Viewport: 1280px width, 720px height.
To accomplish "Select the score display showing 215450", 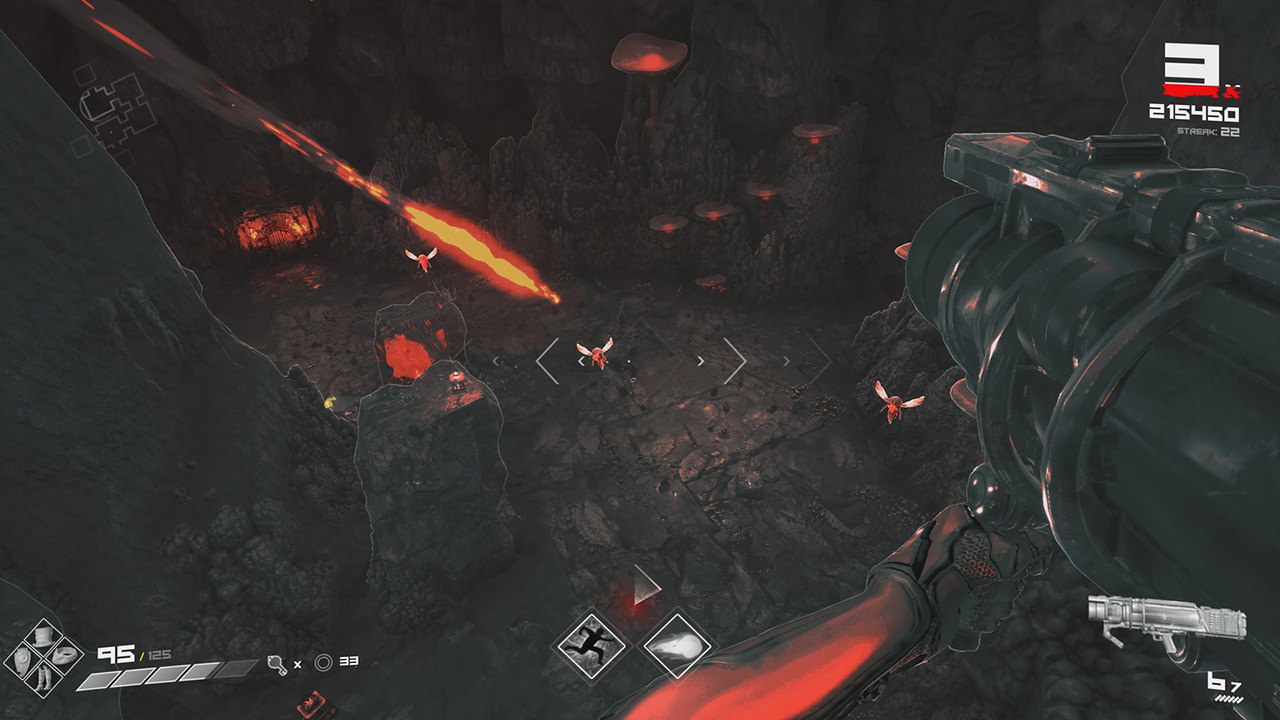I will (x=1196, y=110).
